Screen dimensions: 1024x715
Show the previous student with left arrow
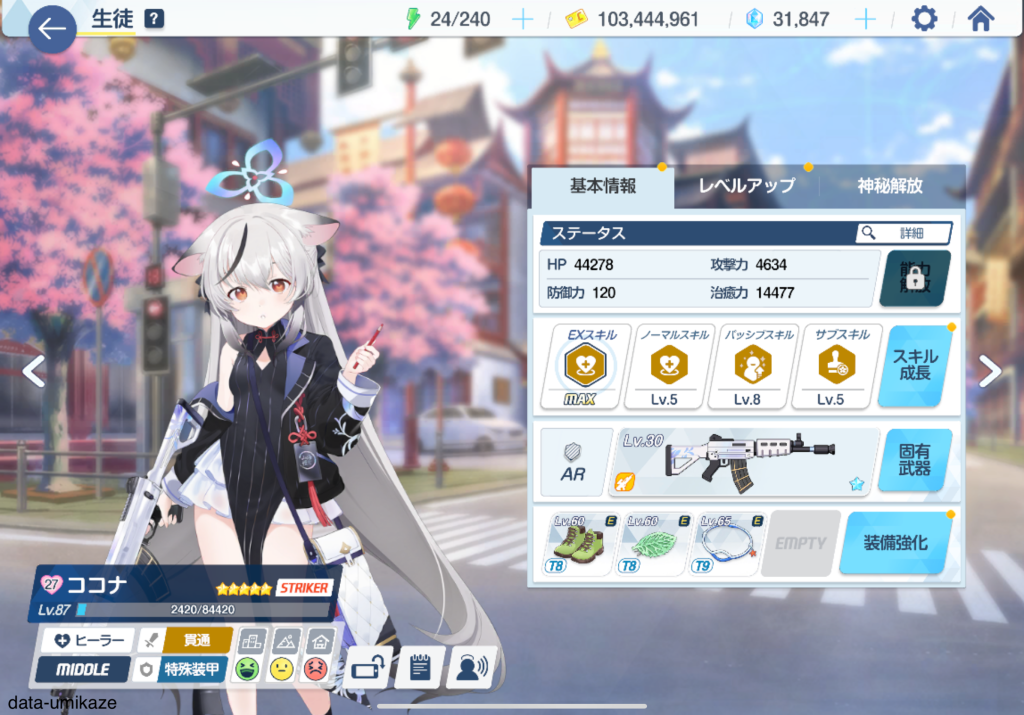(x=34, y=371)
